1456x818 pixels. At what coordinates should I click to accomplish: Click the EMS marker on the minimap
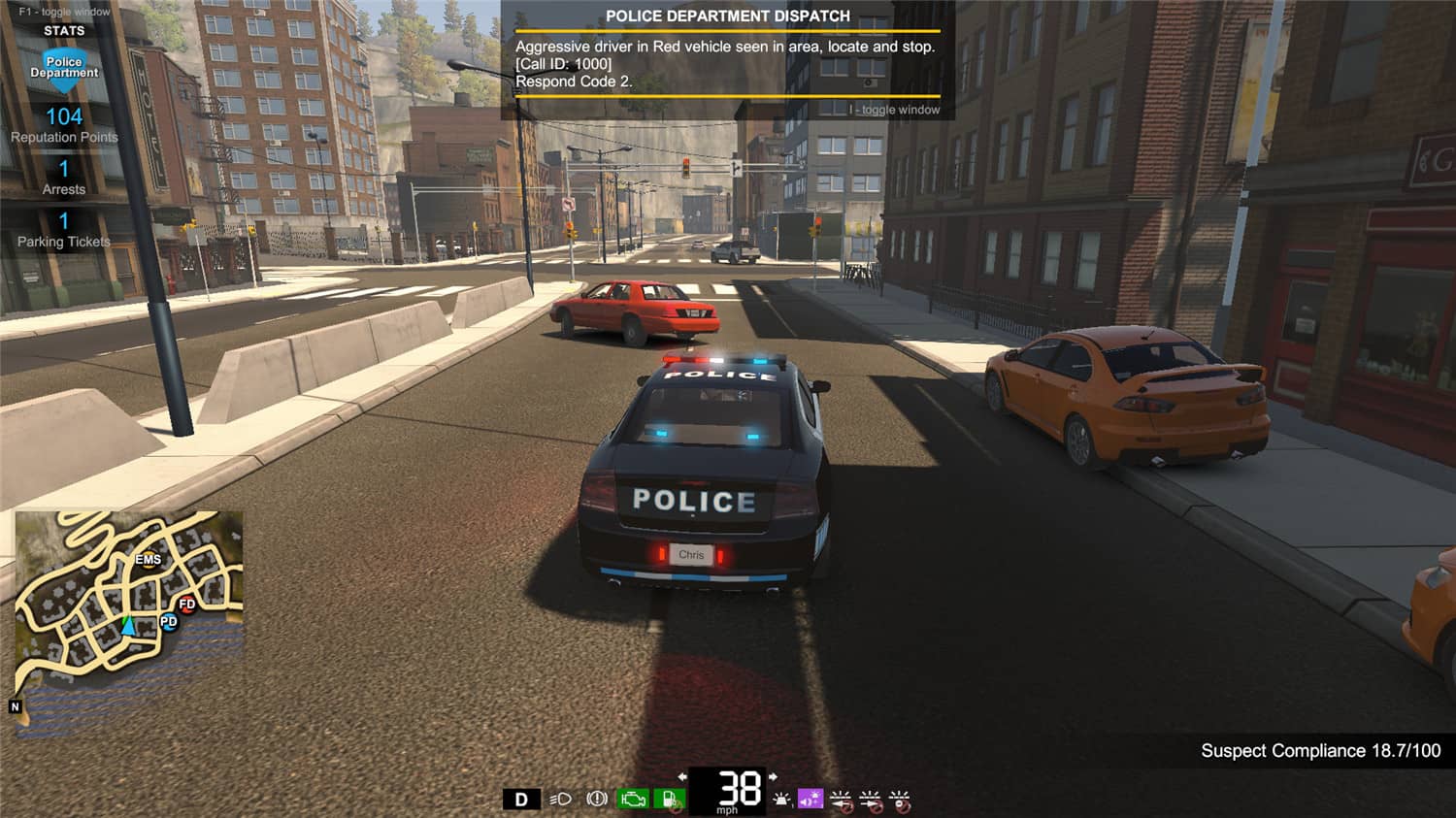[148, 560]
